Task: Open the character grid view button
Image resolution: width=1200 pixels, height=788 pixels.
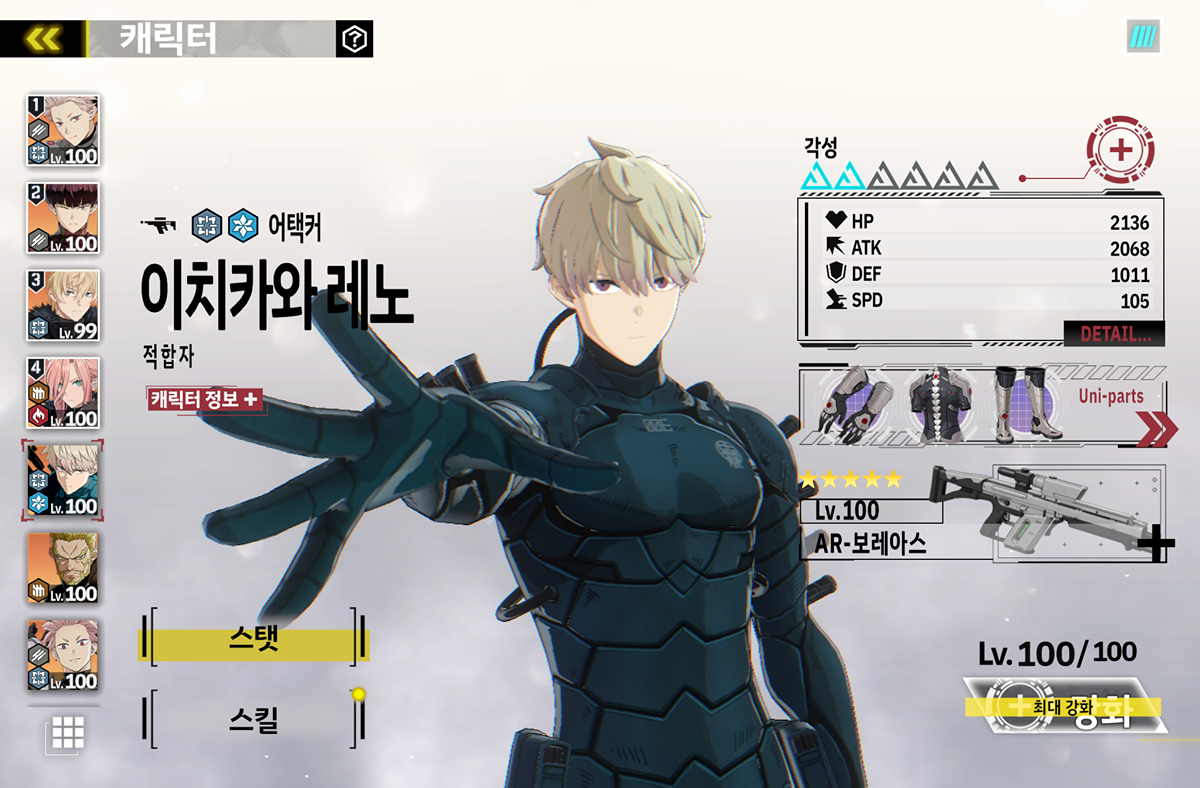Action: point(67,733)
